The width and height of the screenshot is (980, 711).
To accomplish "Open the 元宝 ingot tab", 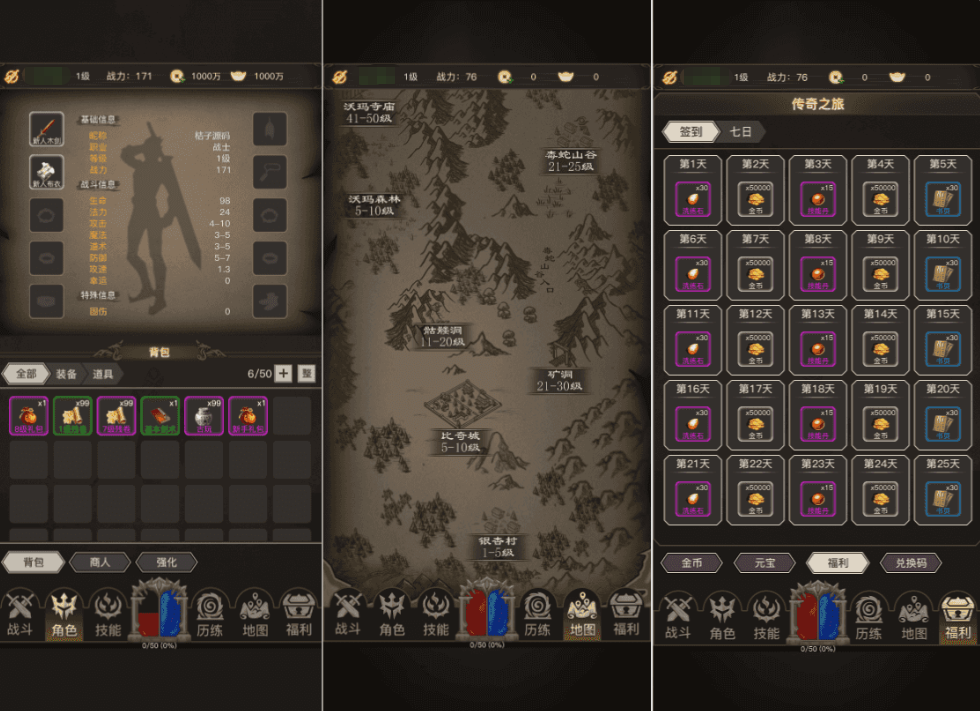I will coord(765,563).
